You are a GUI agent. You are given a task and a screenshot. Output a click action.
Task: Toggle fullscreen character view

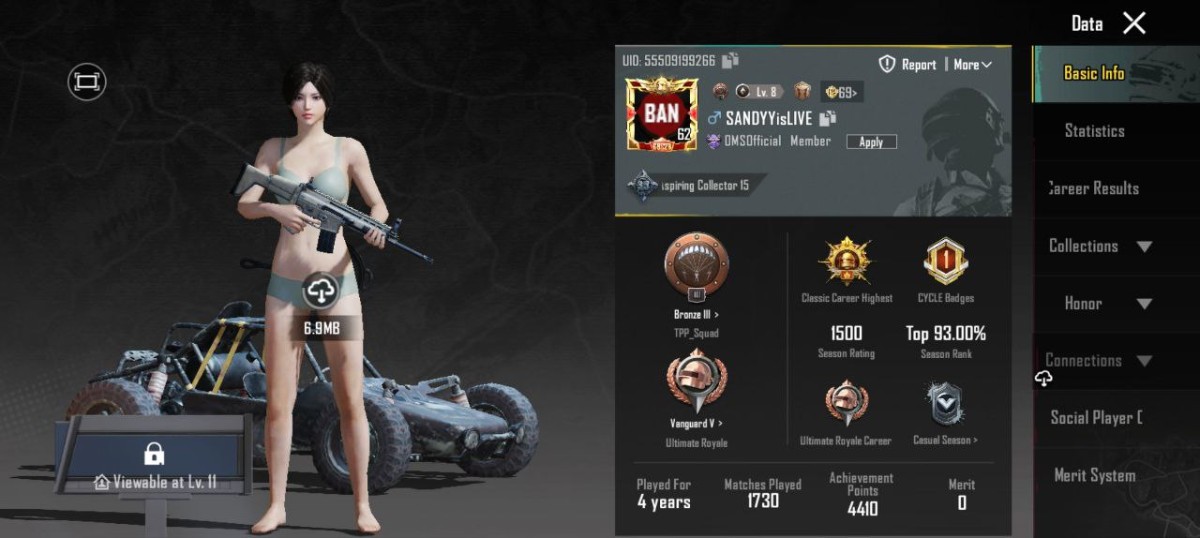point(86,81)
